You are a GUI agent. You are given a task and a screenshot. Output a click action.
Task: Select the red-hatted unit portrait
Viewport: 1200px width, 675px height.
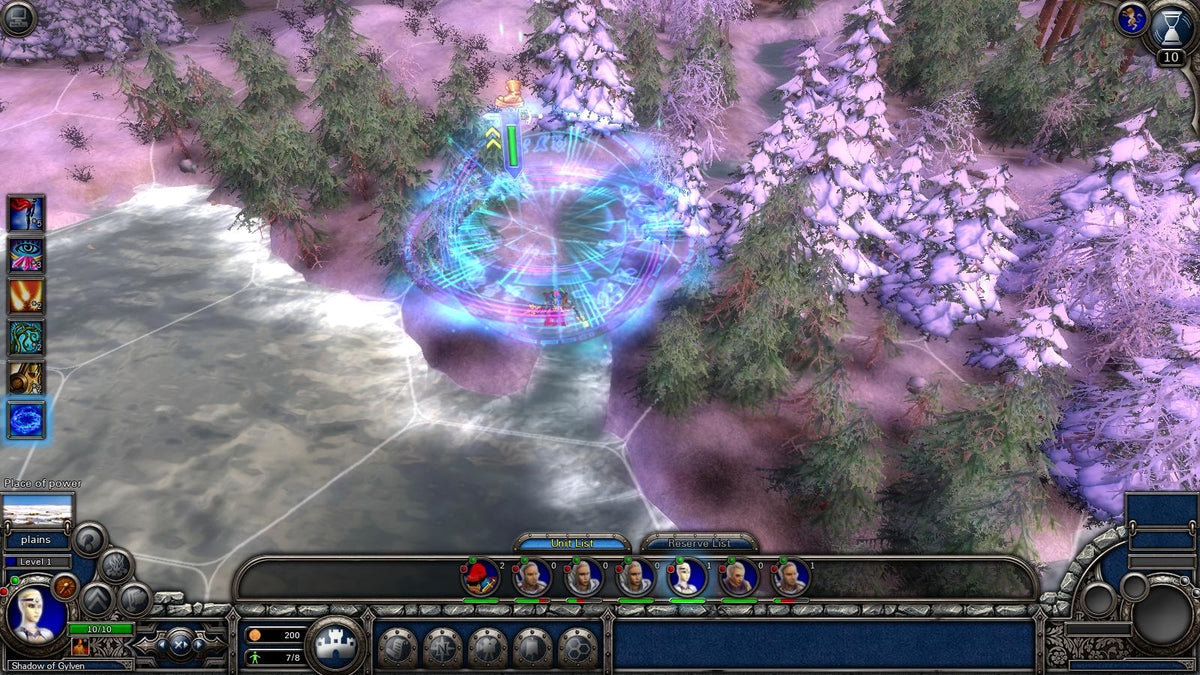tap(480, 577)
